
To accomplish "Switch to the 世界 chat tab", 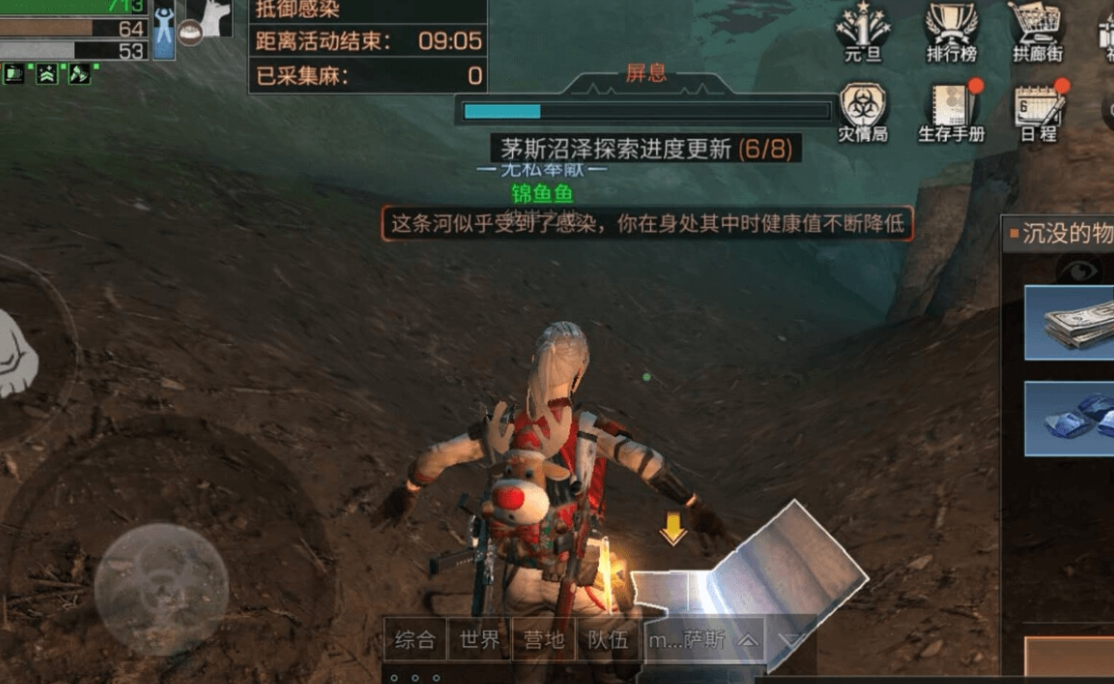I will 479,639.
